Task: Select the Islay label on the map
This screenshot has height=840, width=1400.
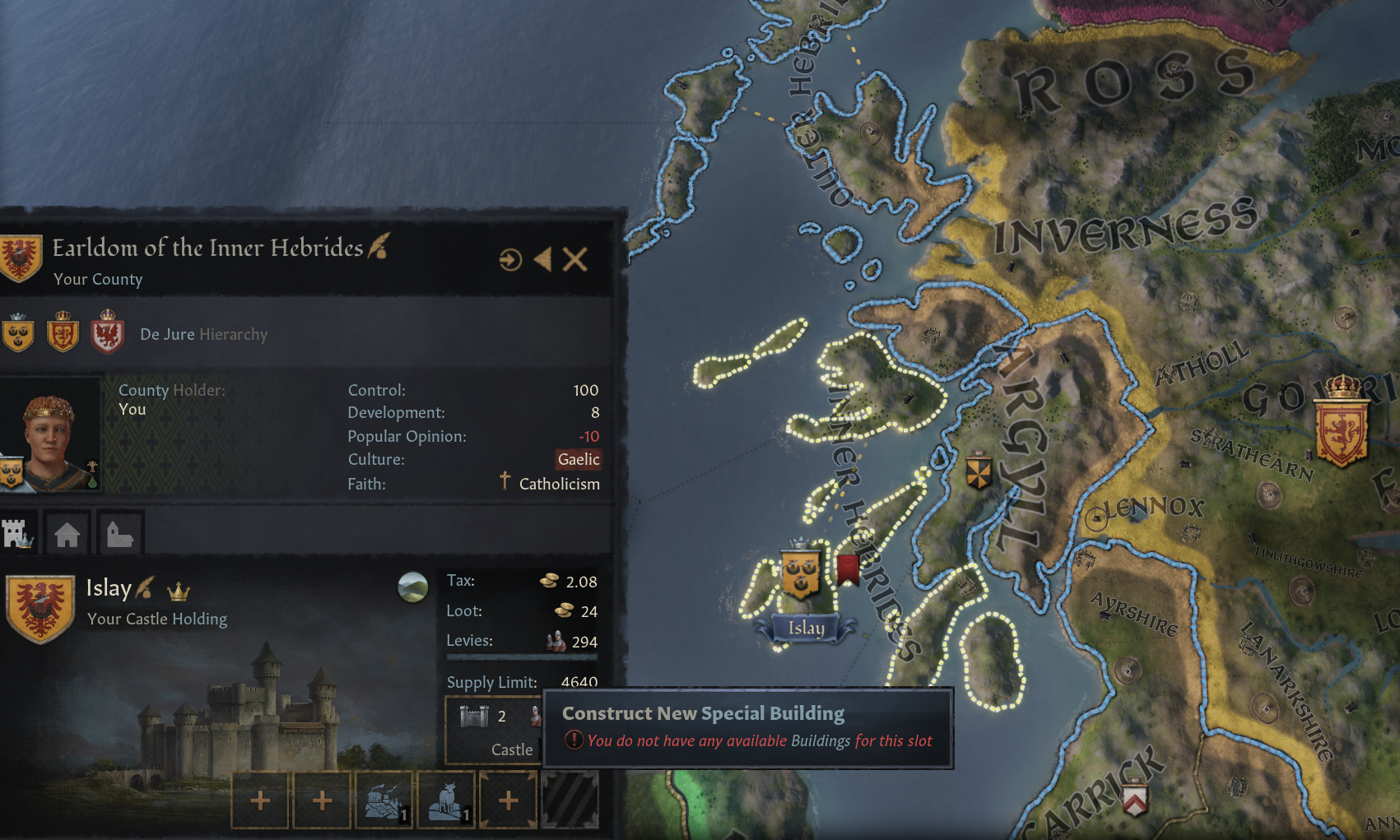Action: click(807, 628)
